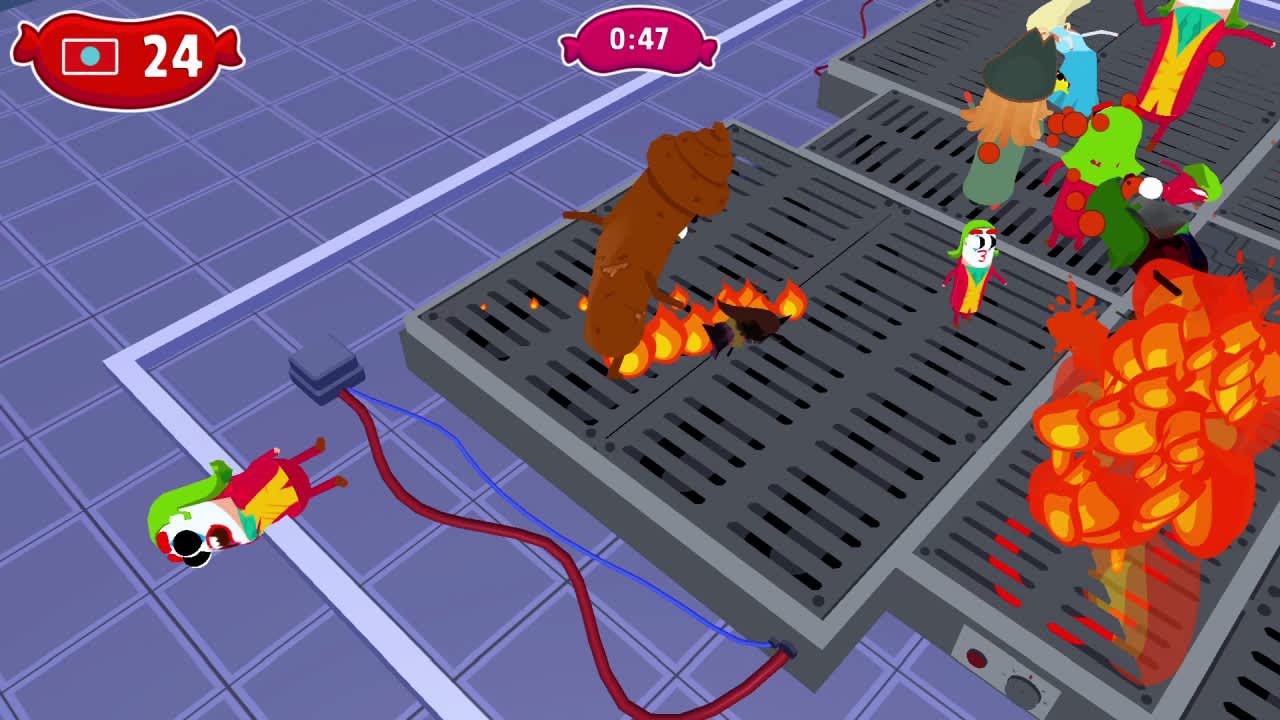Viewport: 1280px width, 720px height.
Task: Toggle the red indicator light on the grill panel
Action: [x=978, y=660]
